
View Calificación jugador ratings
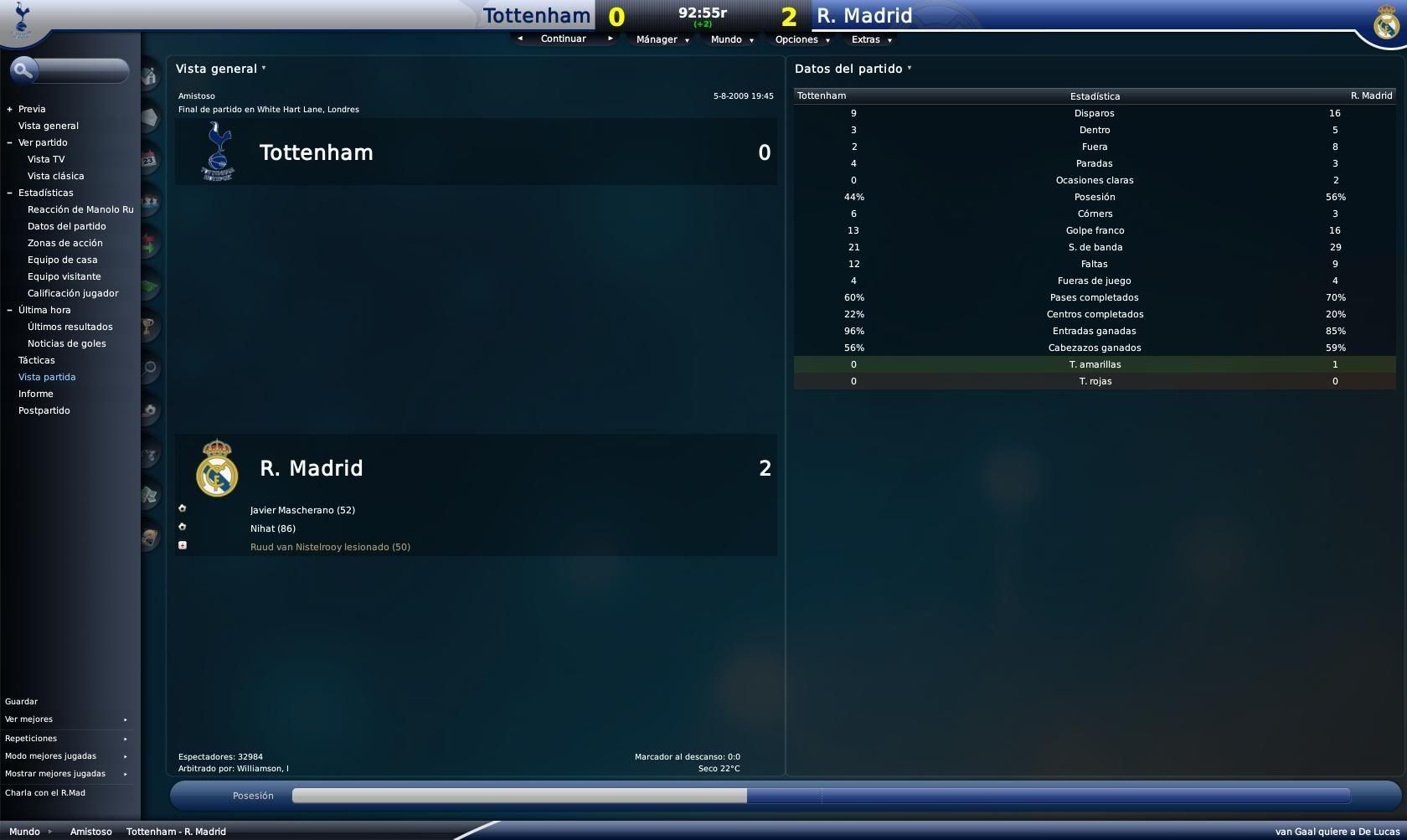[x=73, y=293]
